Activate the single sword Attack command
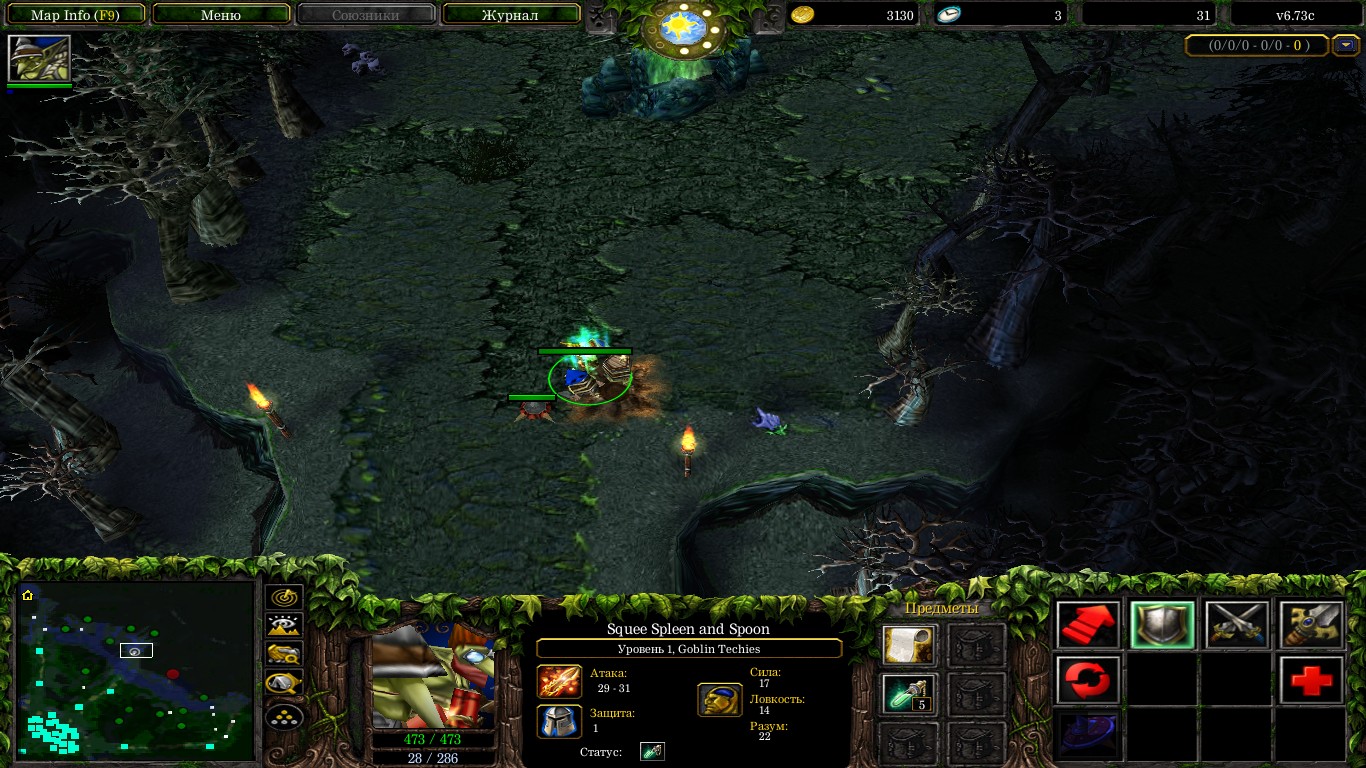1366x768 pixels. click(1311, 626)
